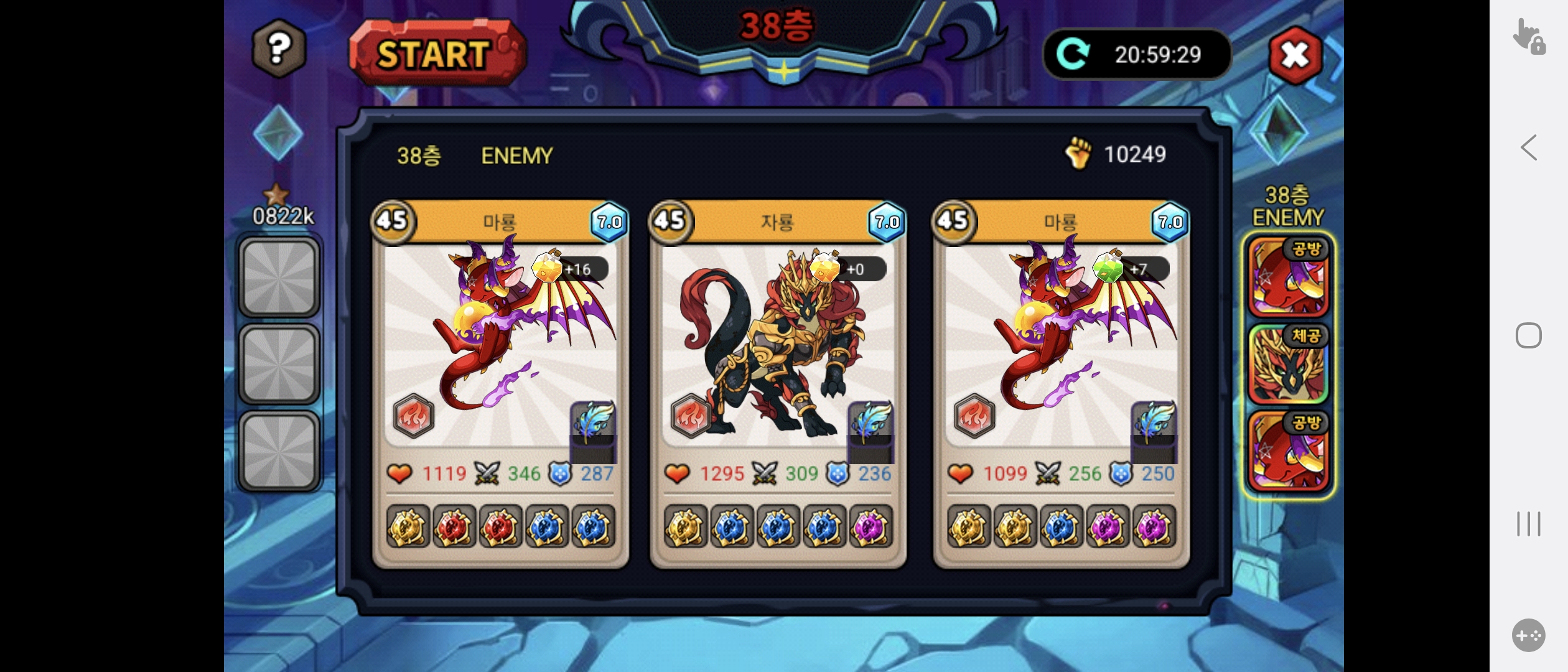Close the tower screen with red X
Image resolution: width=1568 pixels, height=672 pixels.
click(x=1295, y=55)
